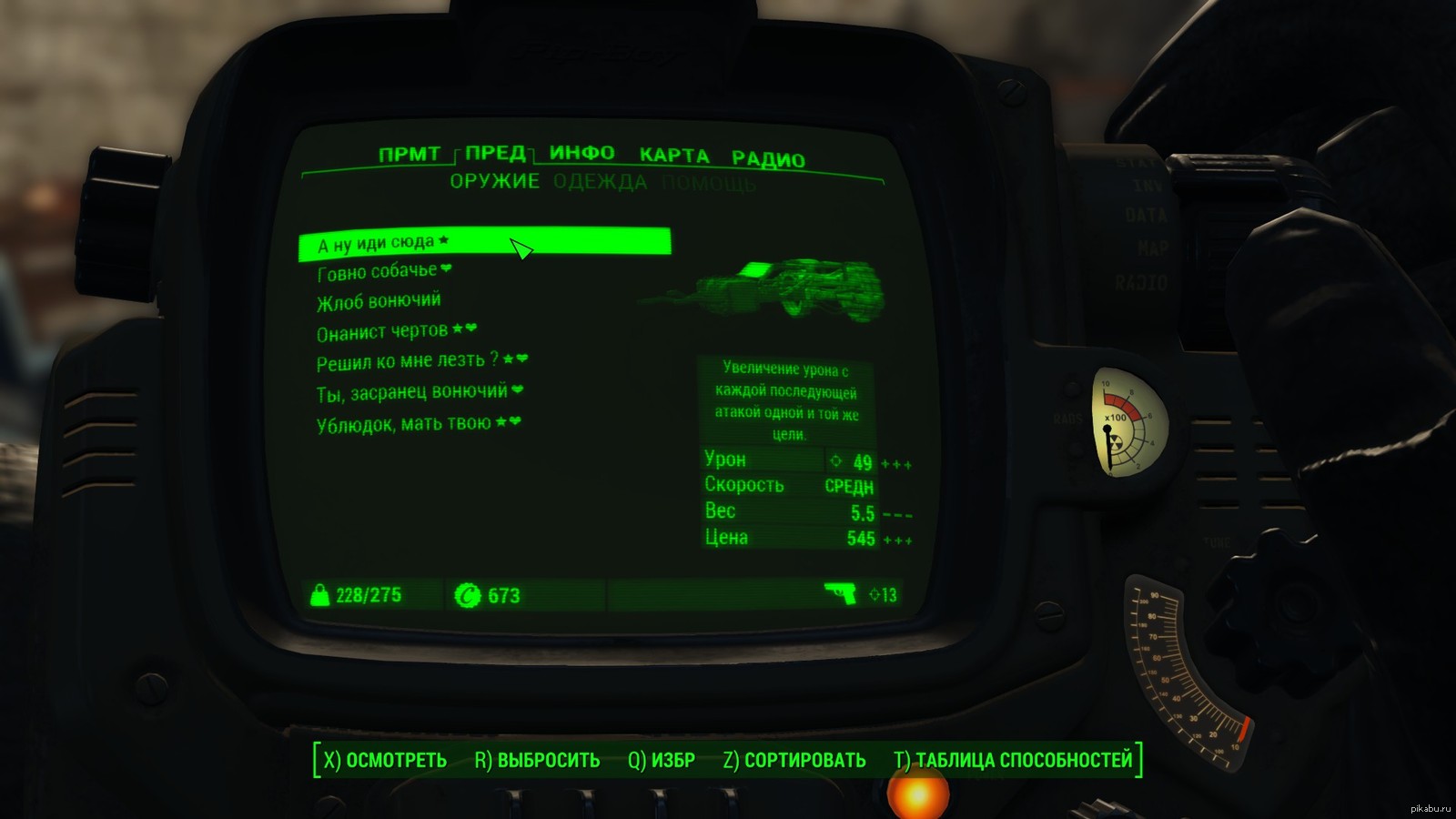This screenshot has height=819, width=1456.
Task: Add item to favorites with ИЗБР
Action: tap(661, 760)
